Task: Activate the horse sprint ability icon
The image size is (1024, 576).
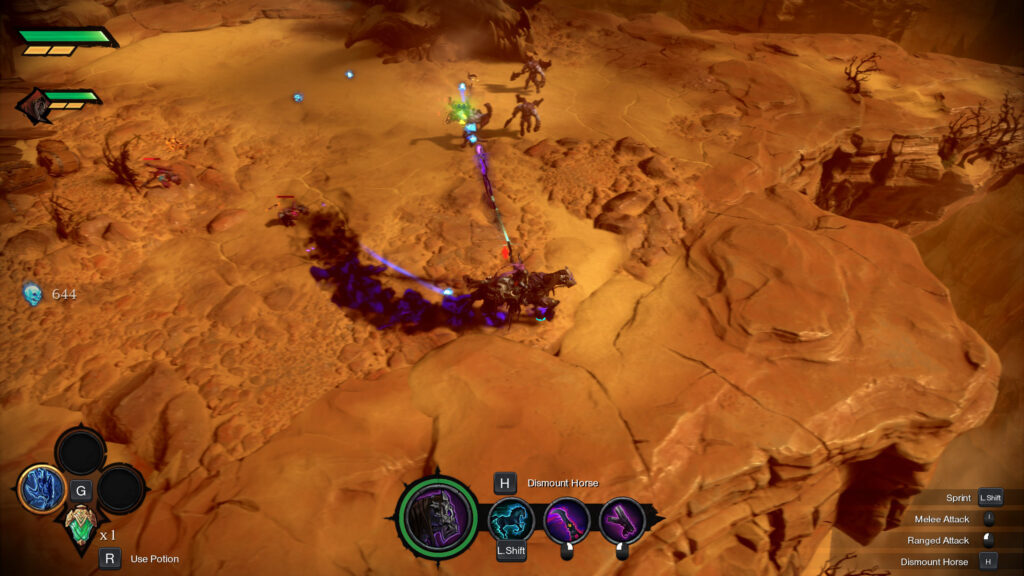Action: (x=511, y=520)
